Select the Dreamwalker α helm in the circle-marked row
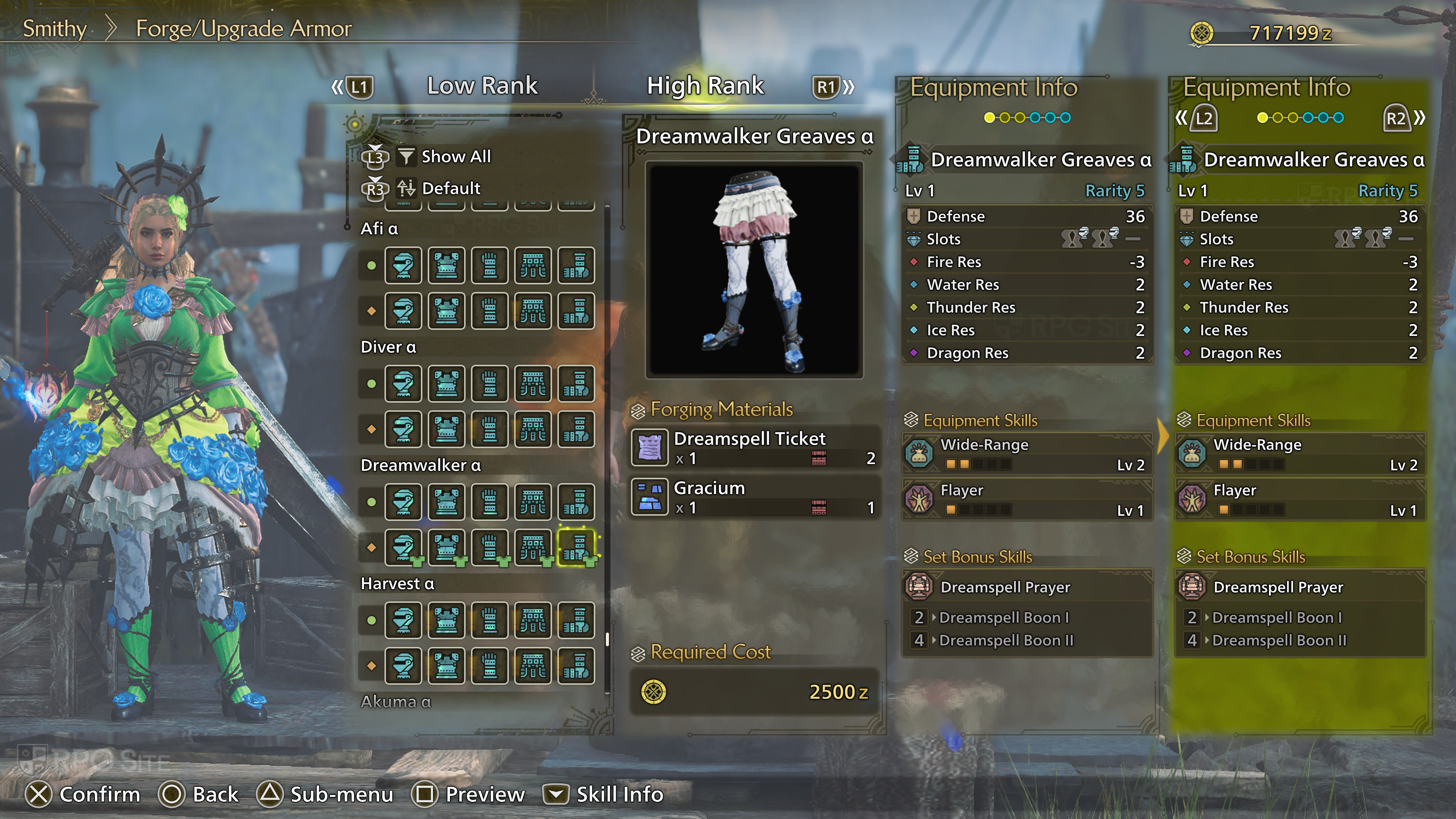1456x819 pixels. 403,501
